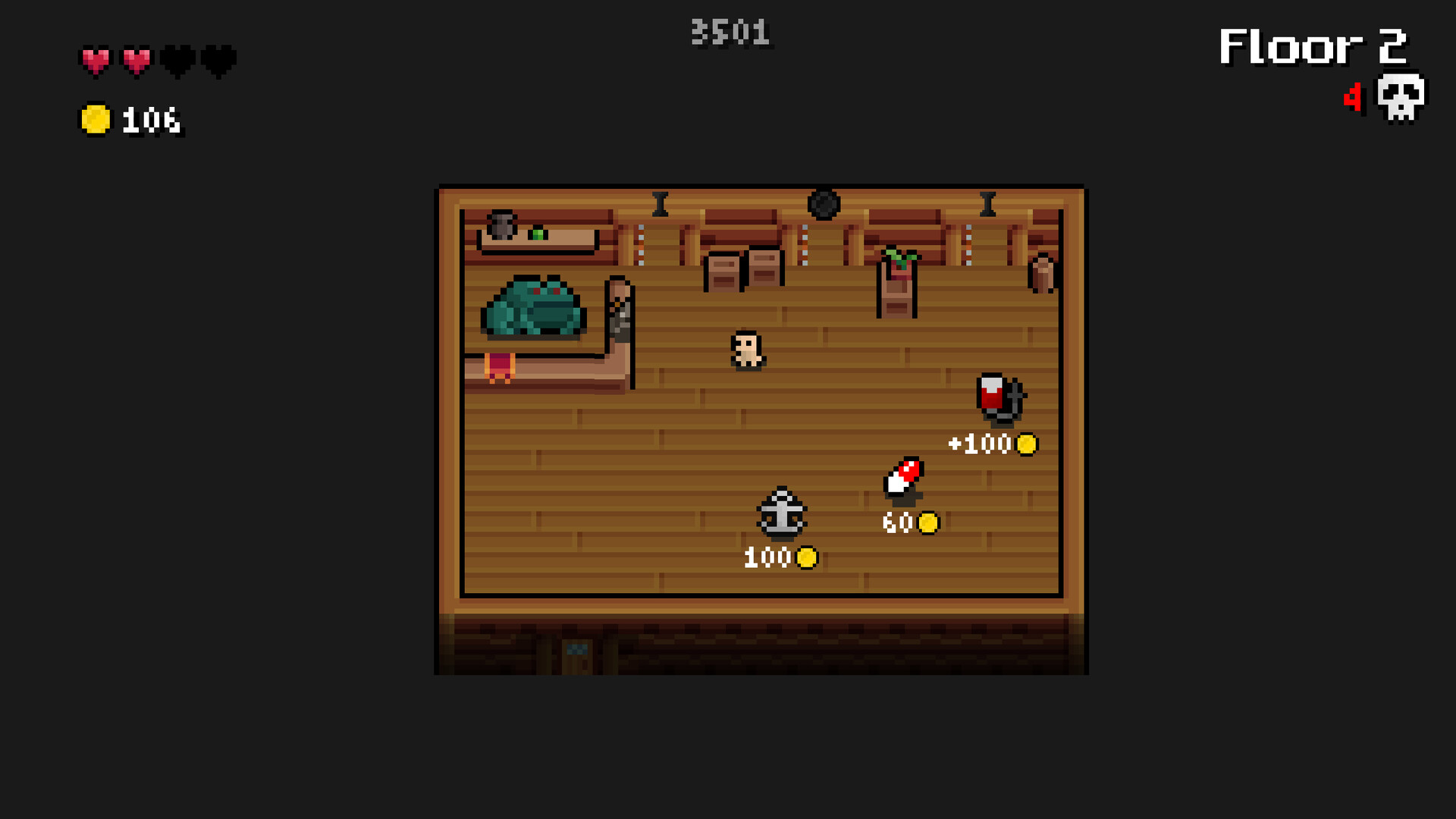The width and height of the screenshot is (1456, 819).
Task: Click the barrel in the top-right corner
Action: pyautogui.click(x=1042, y=273)
